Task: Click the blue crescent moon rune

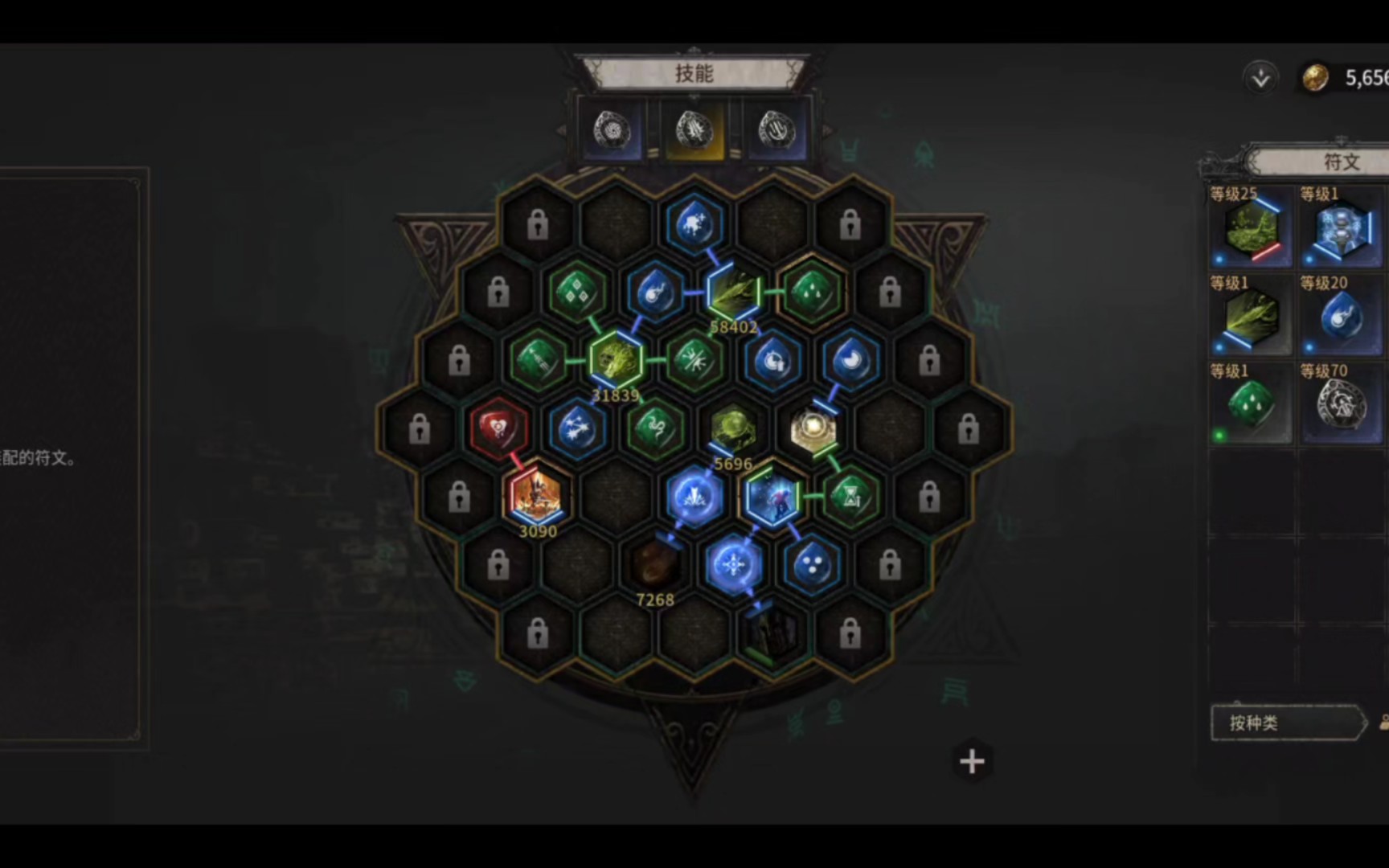Action: click(x=850, y=361)
